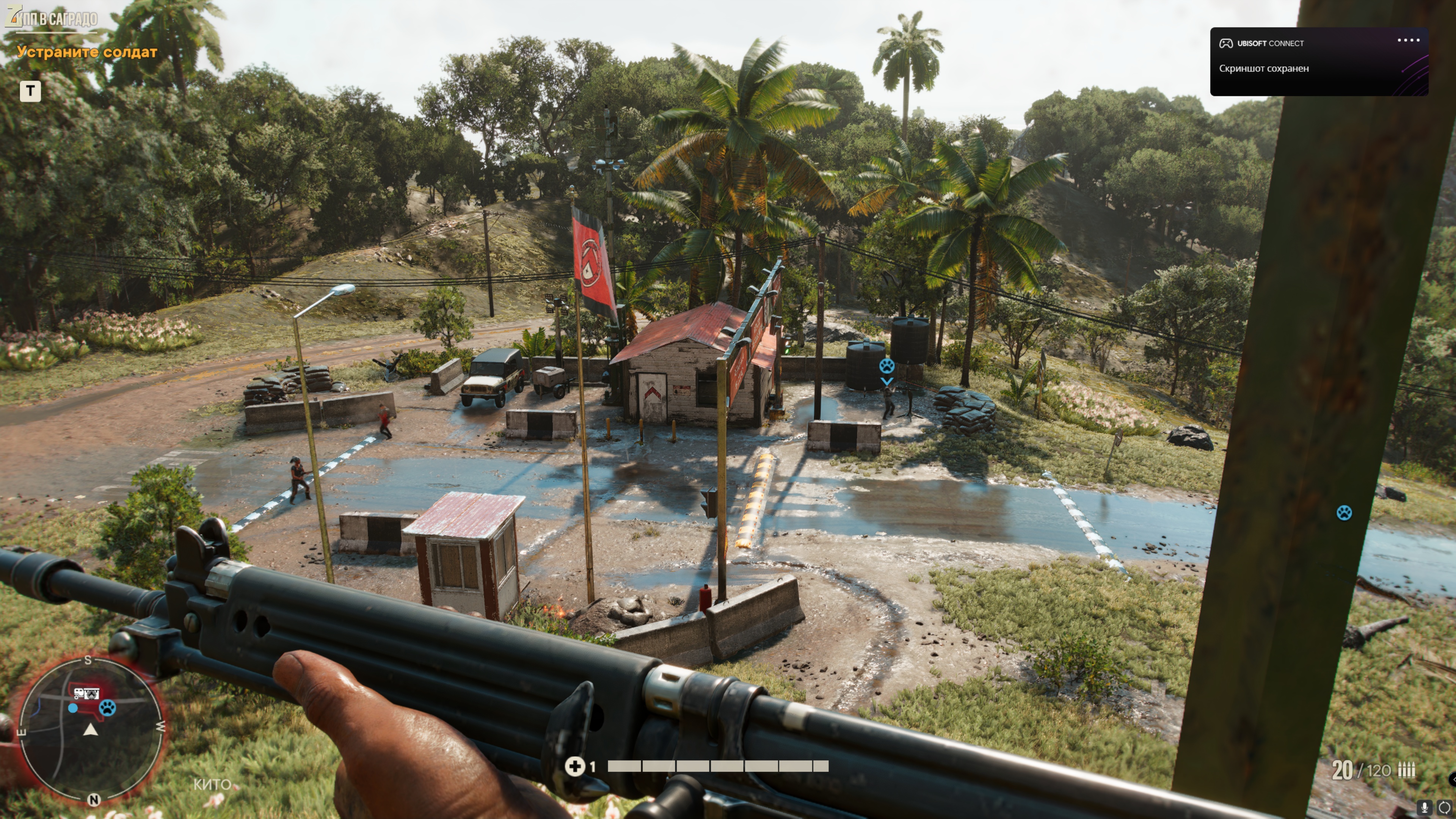Toggle the microphone overlay button
Viewport: 1456px width, 819px height.
[x=1425, y=807]
